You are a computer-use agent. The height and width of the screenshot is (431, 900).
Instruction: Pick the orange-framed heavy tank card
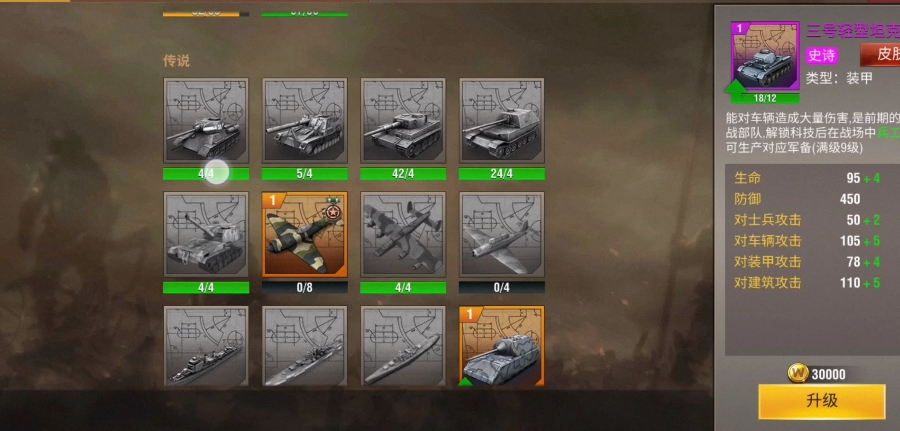tap(501, 347)
